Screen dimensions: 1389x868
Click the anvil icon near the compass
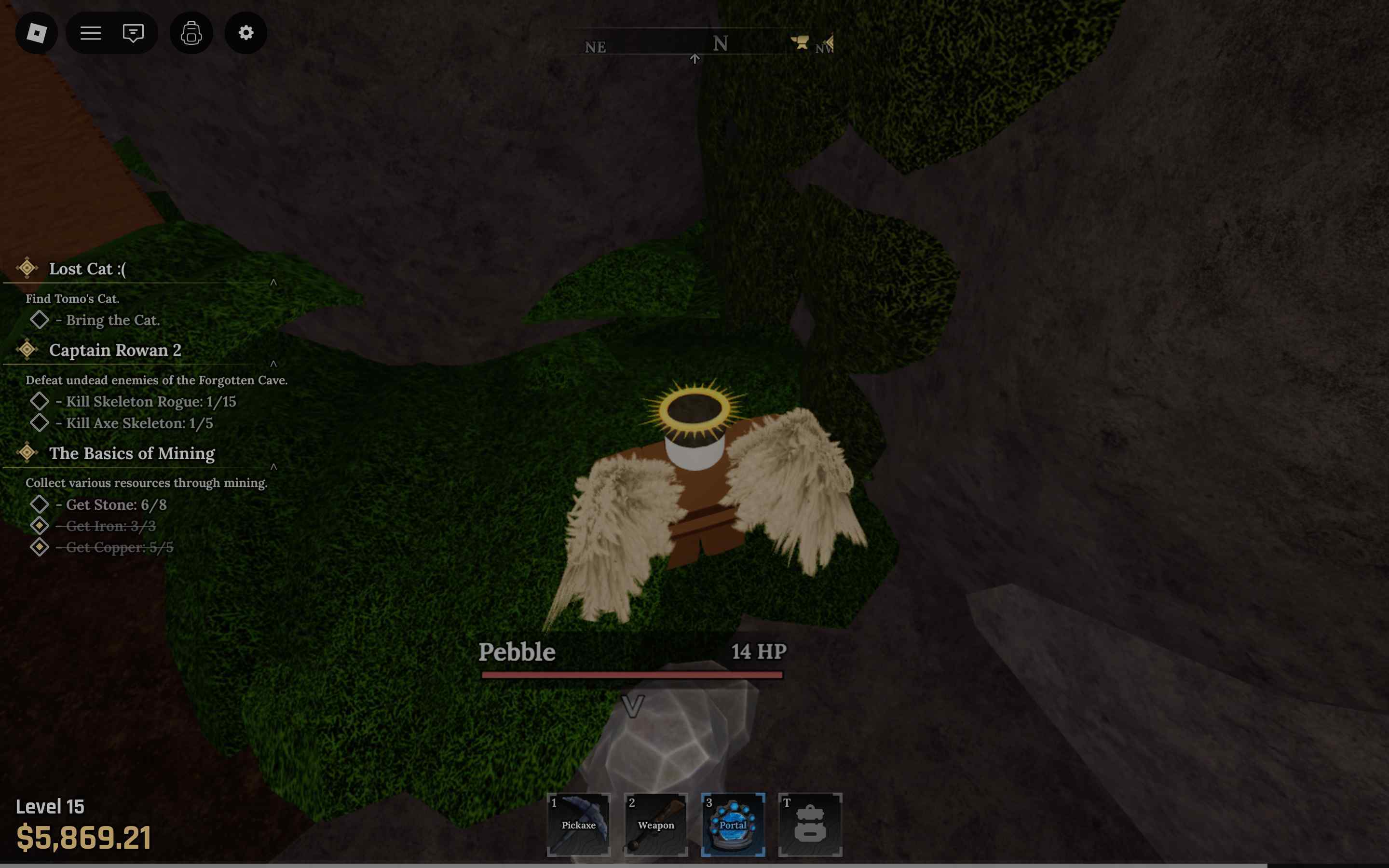click(x=800, y=42)
